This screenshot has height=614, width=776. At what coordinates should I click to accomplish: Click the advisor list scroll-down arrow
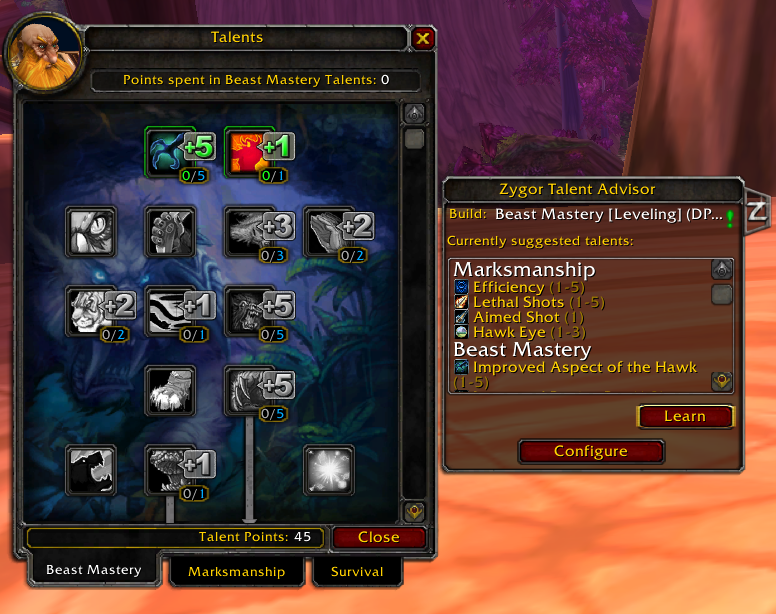[721, 381]
